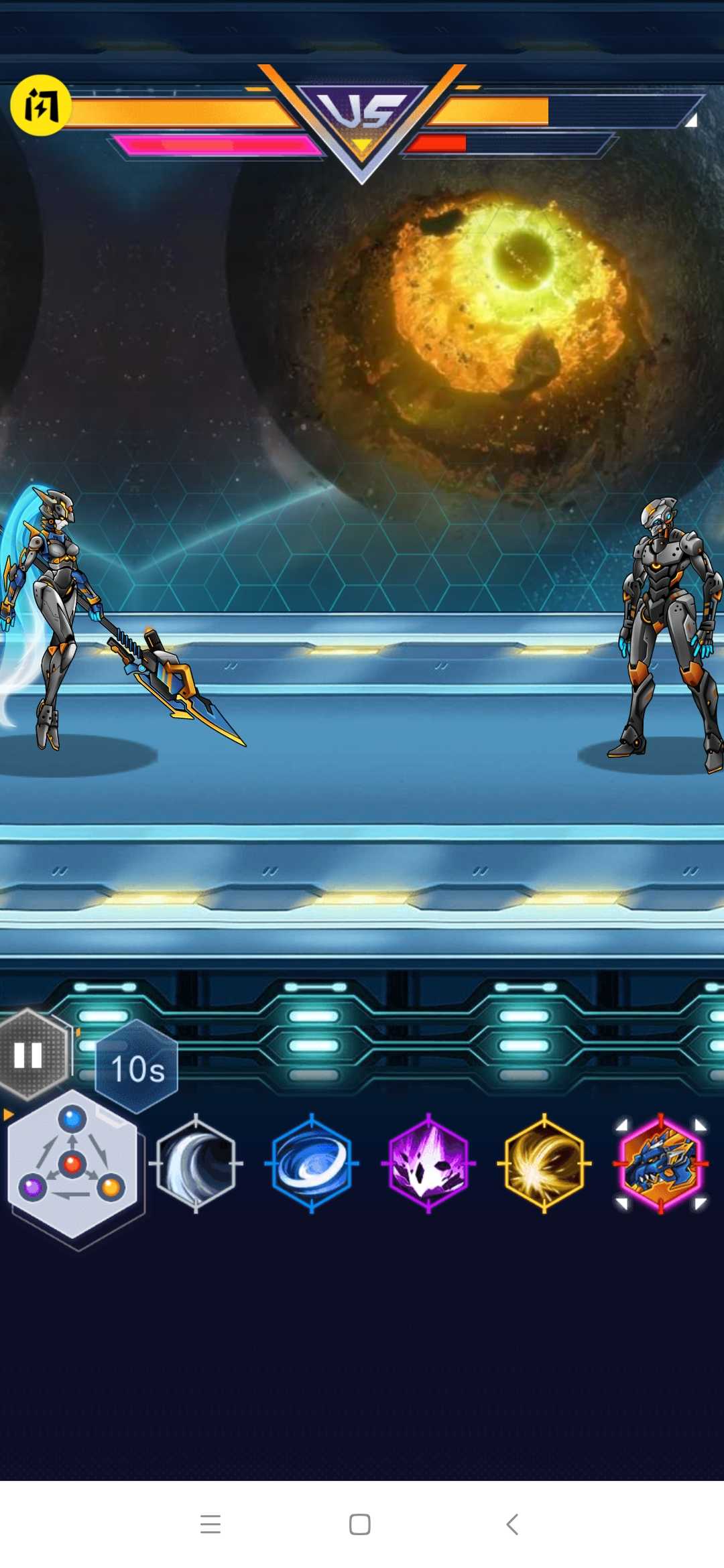Use the blue whirlpool vortex skill
This screenshot has width=724, height=1568.
(x=312, y=1163)
